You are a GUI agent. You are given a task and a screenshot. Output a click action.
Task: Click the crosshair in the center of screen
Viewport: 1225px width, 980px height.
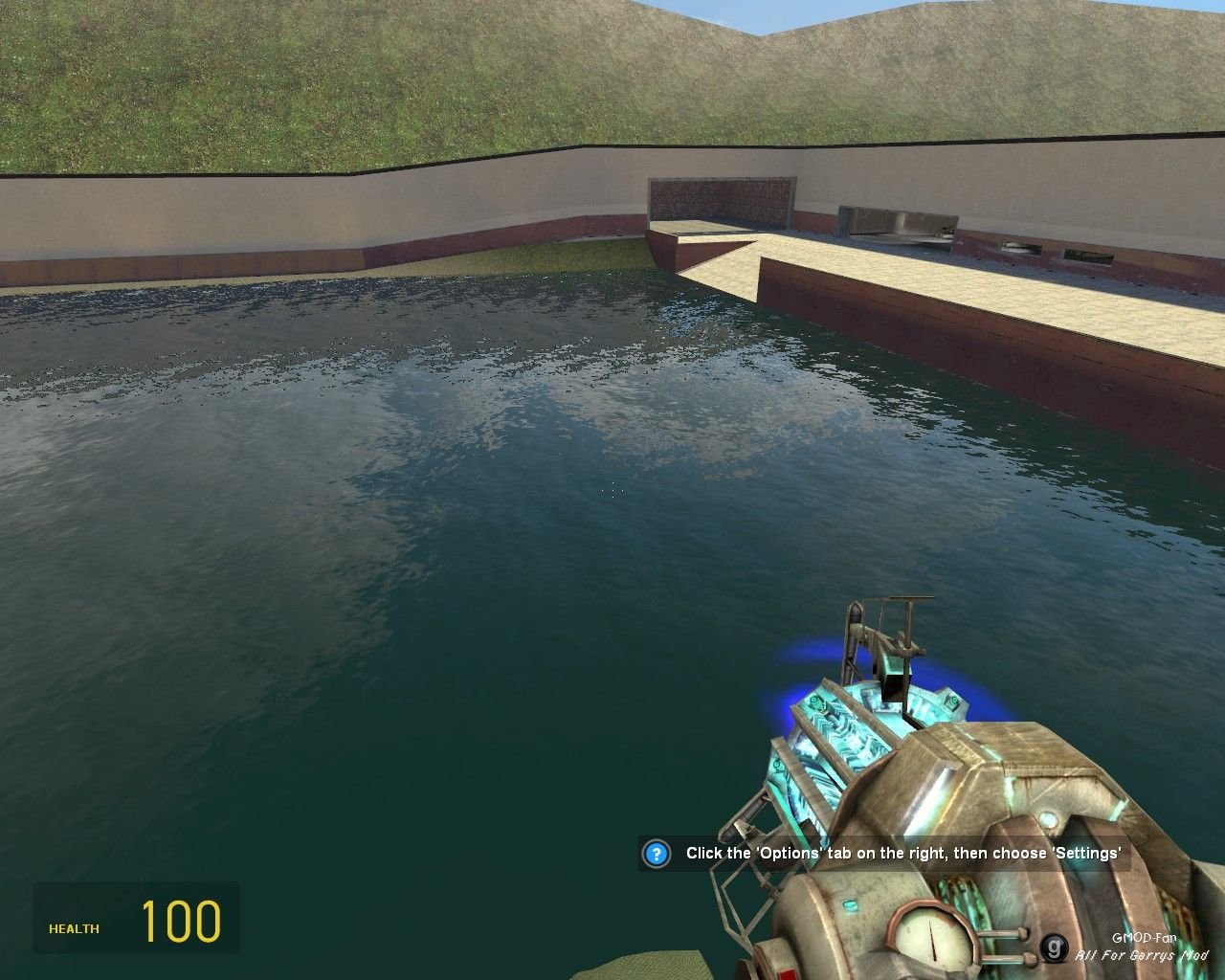click(x=612, y=490)
